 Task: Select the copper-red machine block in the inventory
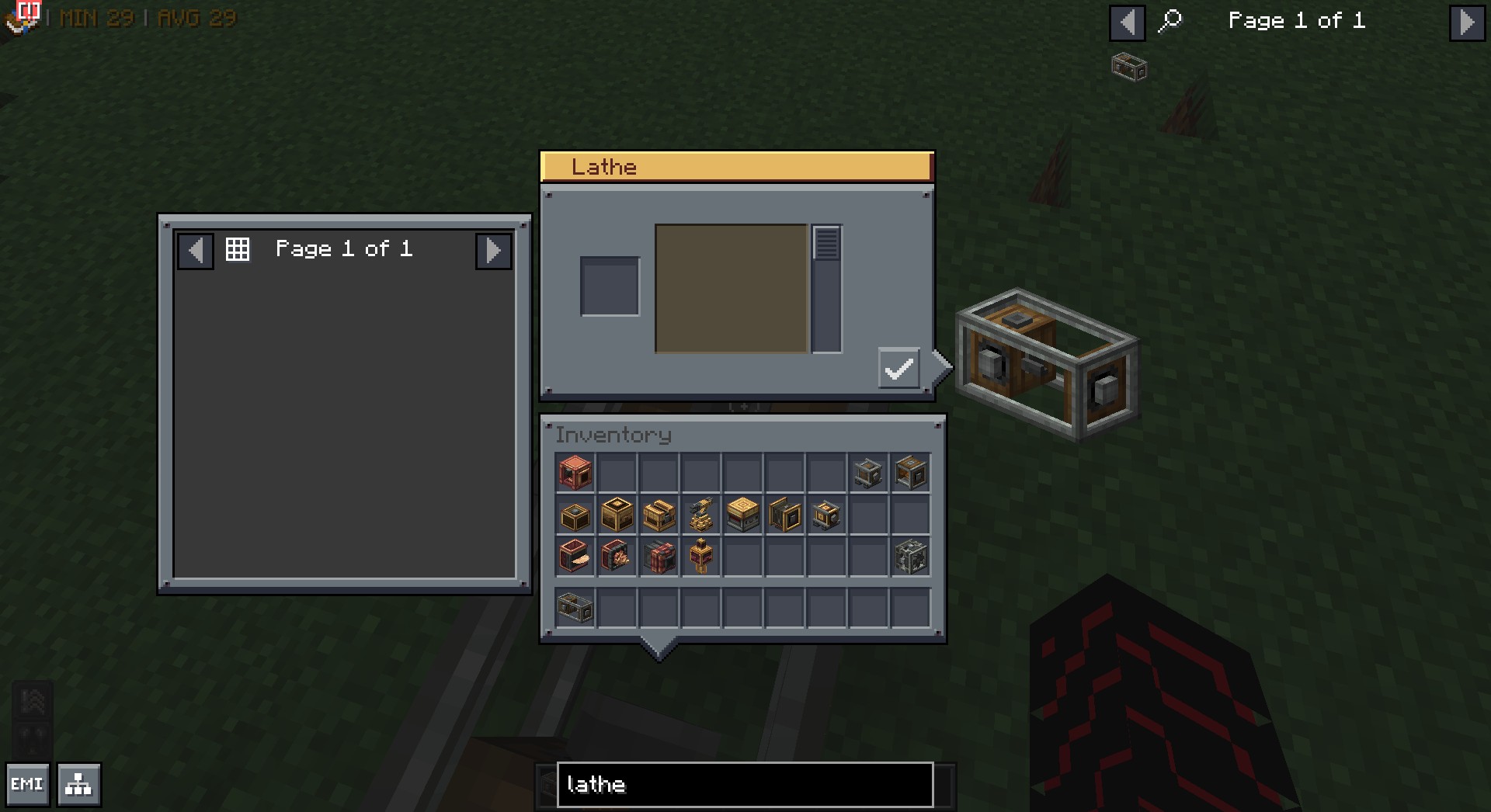pyautogui.click(x=575, y=472)
